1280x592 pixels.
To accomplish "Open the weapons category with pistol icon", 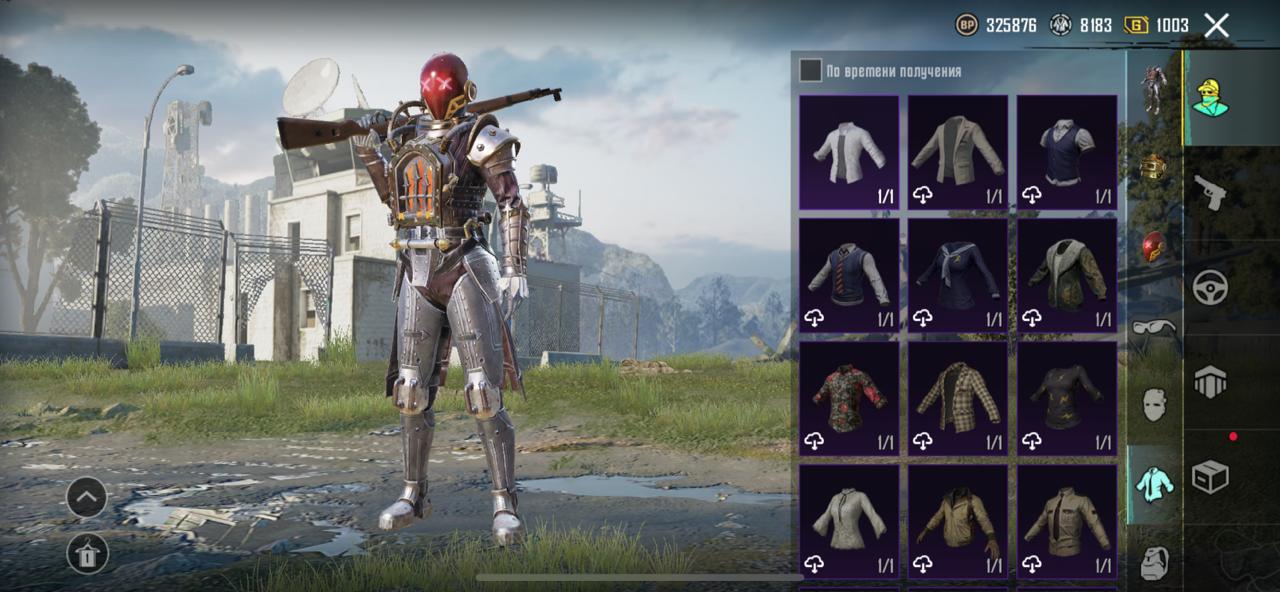I will (x=1210, y=193).
